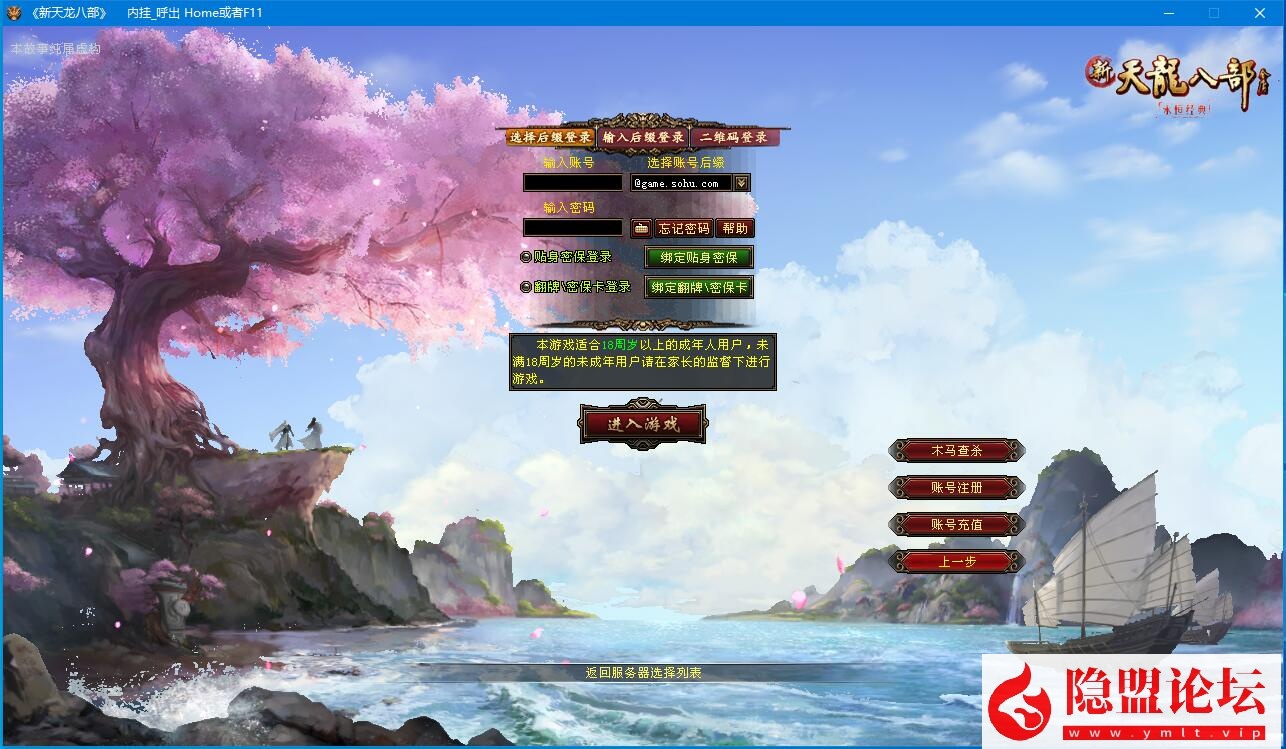Click the 账号充值 button
The image size is (1286, 749).
(x=958, y=523)
